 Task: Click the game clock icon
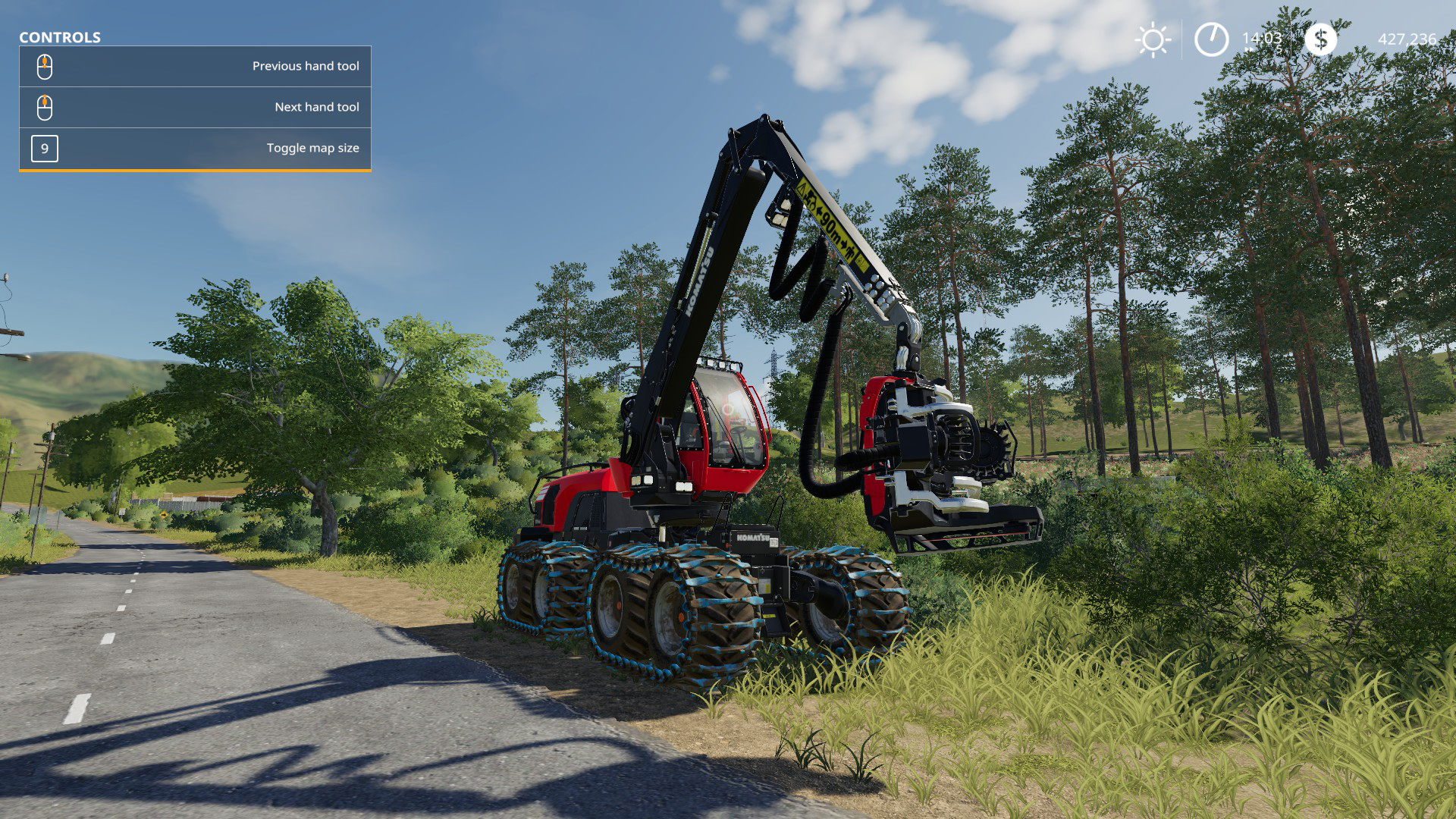(x=1211, y=39)
